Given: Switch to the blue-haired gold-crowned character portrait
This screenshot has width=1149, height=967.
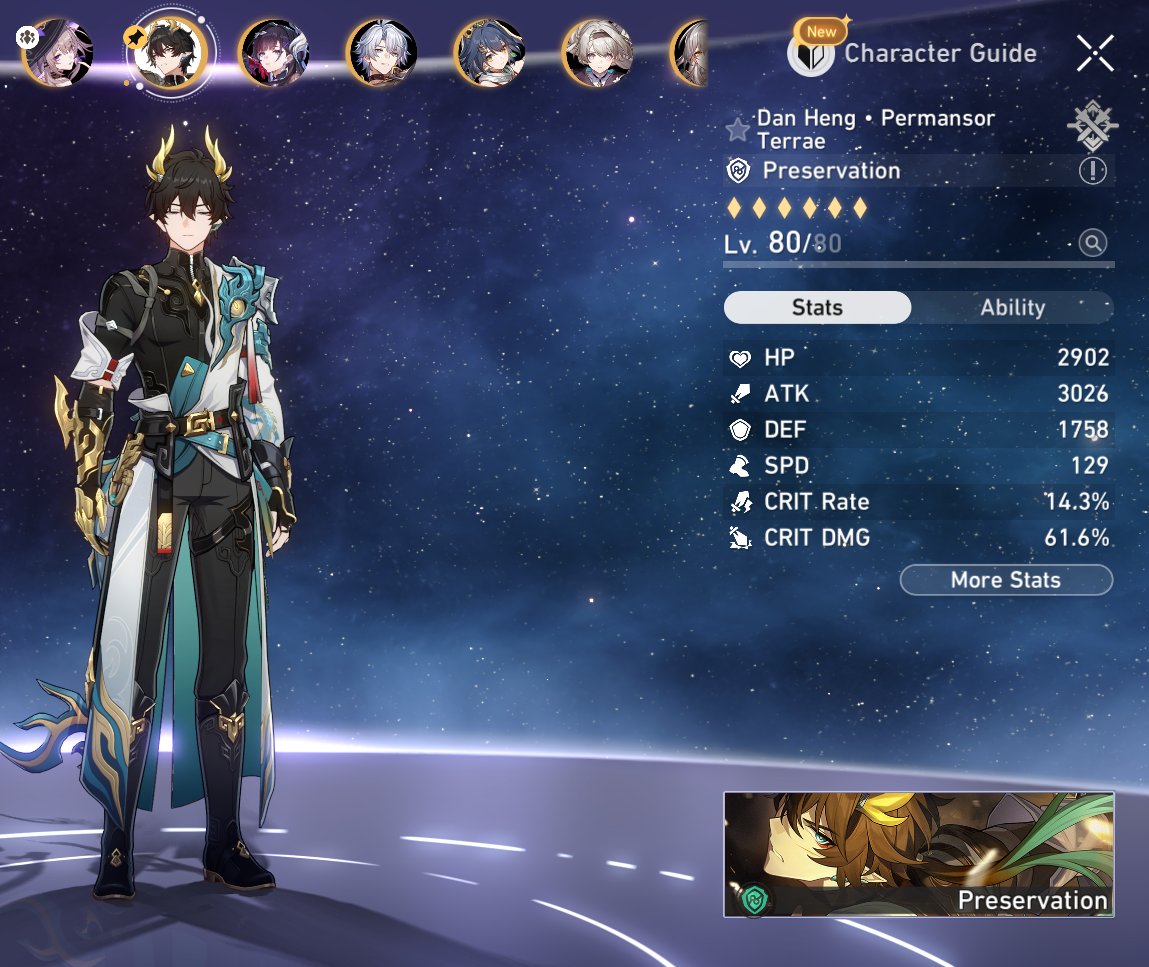Looking at the screenshot, I should [490, 52].
